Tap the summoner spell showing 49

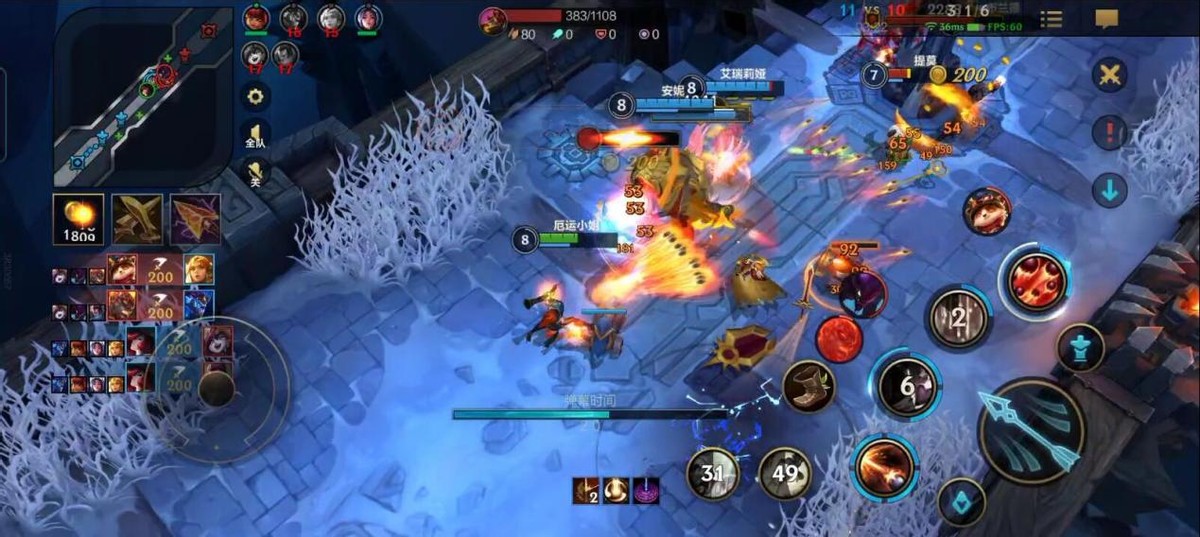pos(785,473)
